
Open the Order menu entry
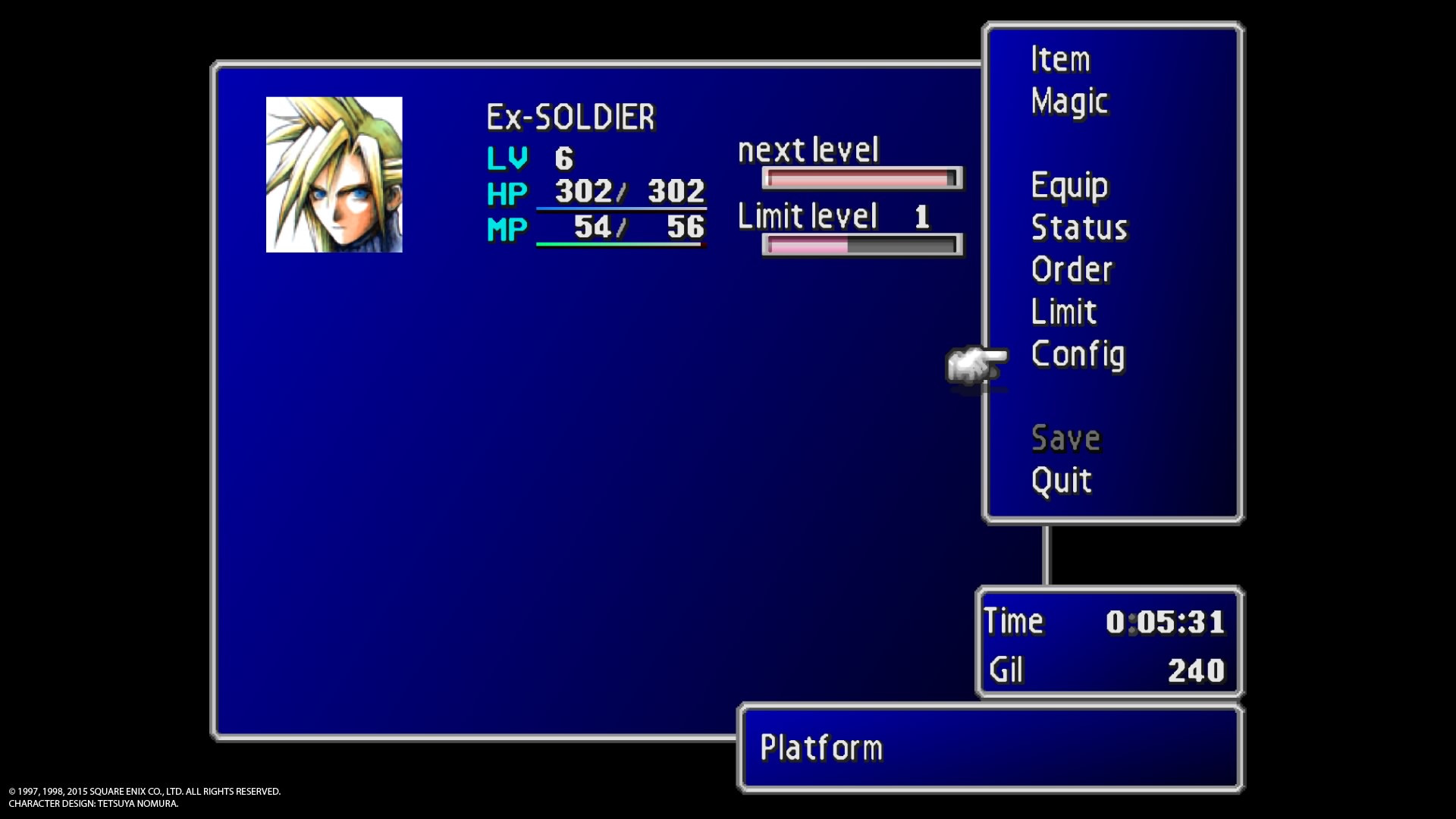1072,270
